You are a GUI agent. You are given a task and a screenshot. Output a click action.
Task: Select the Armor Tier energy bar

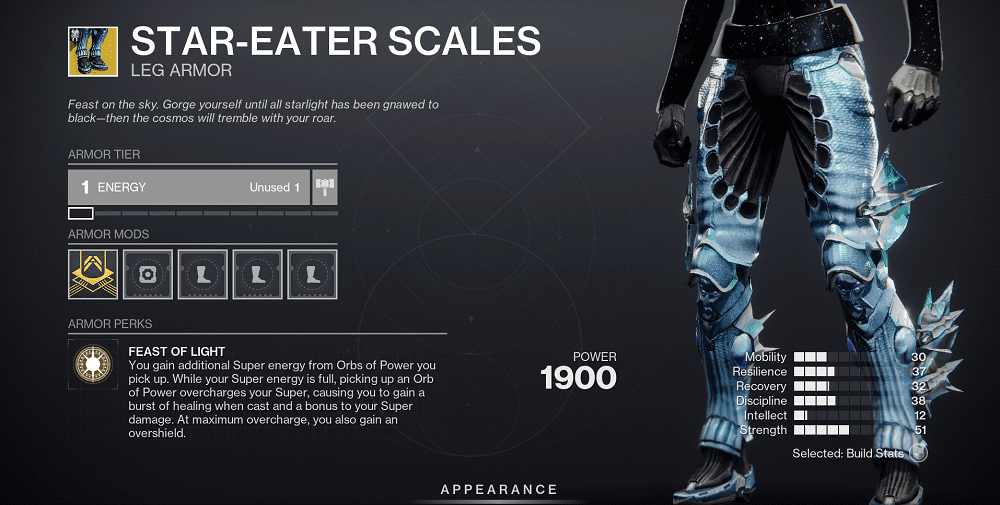(188, 187)
